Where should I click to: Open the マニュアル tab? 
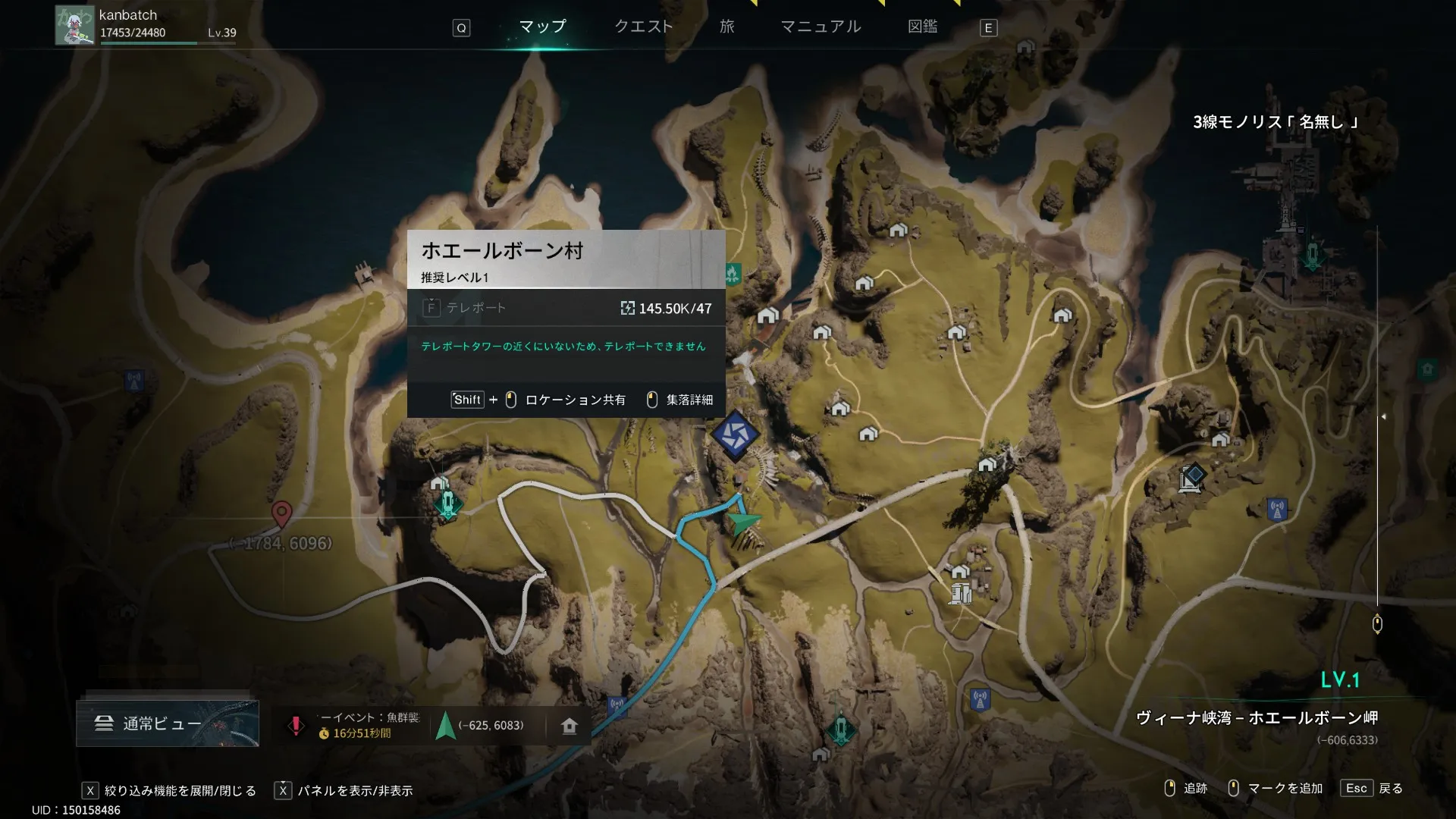[821, 27]
